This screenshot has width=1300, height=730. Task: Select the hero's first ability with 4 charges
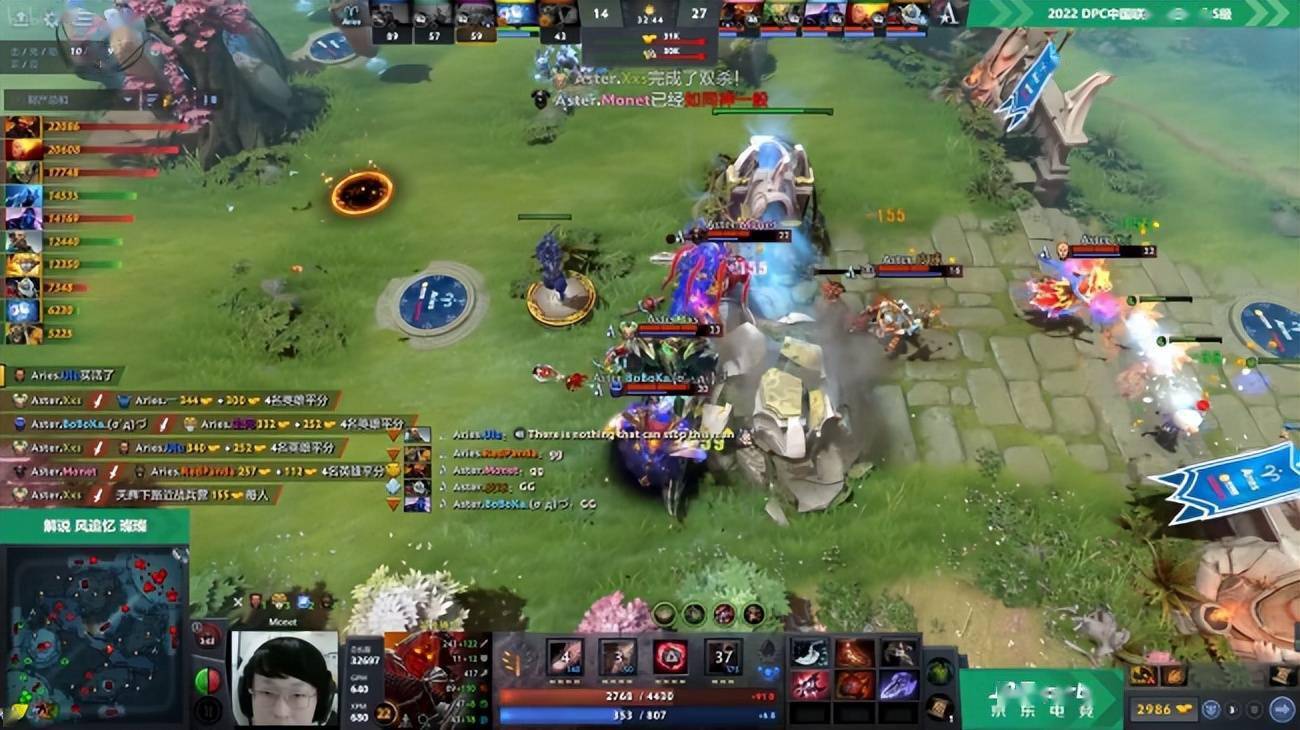(x=563, y=657)
